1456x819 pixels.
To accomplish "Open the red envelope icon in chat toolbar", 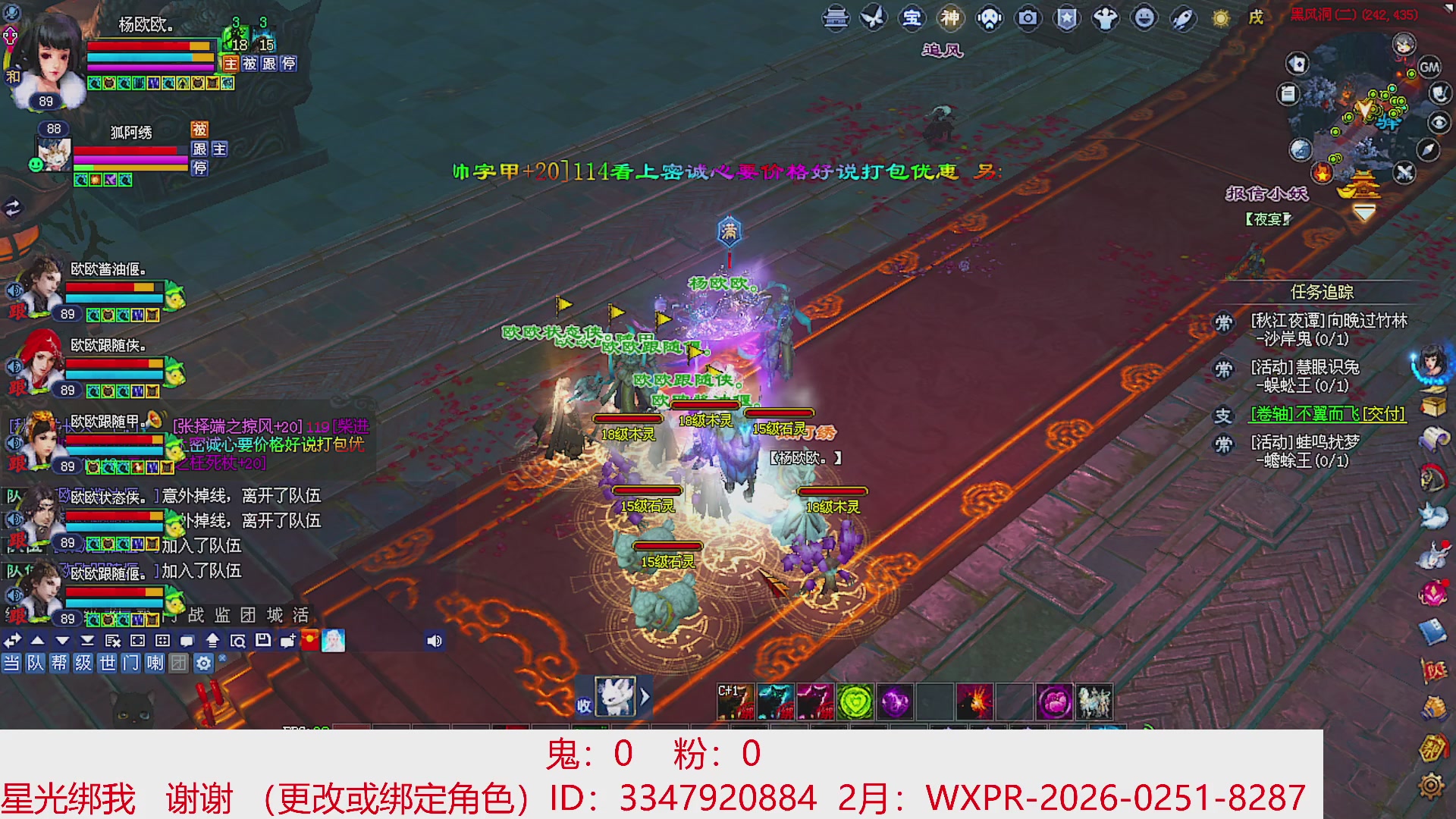I will click(x=310, y=641).
